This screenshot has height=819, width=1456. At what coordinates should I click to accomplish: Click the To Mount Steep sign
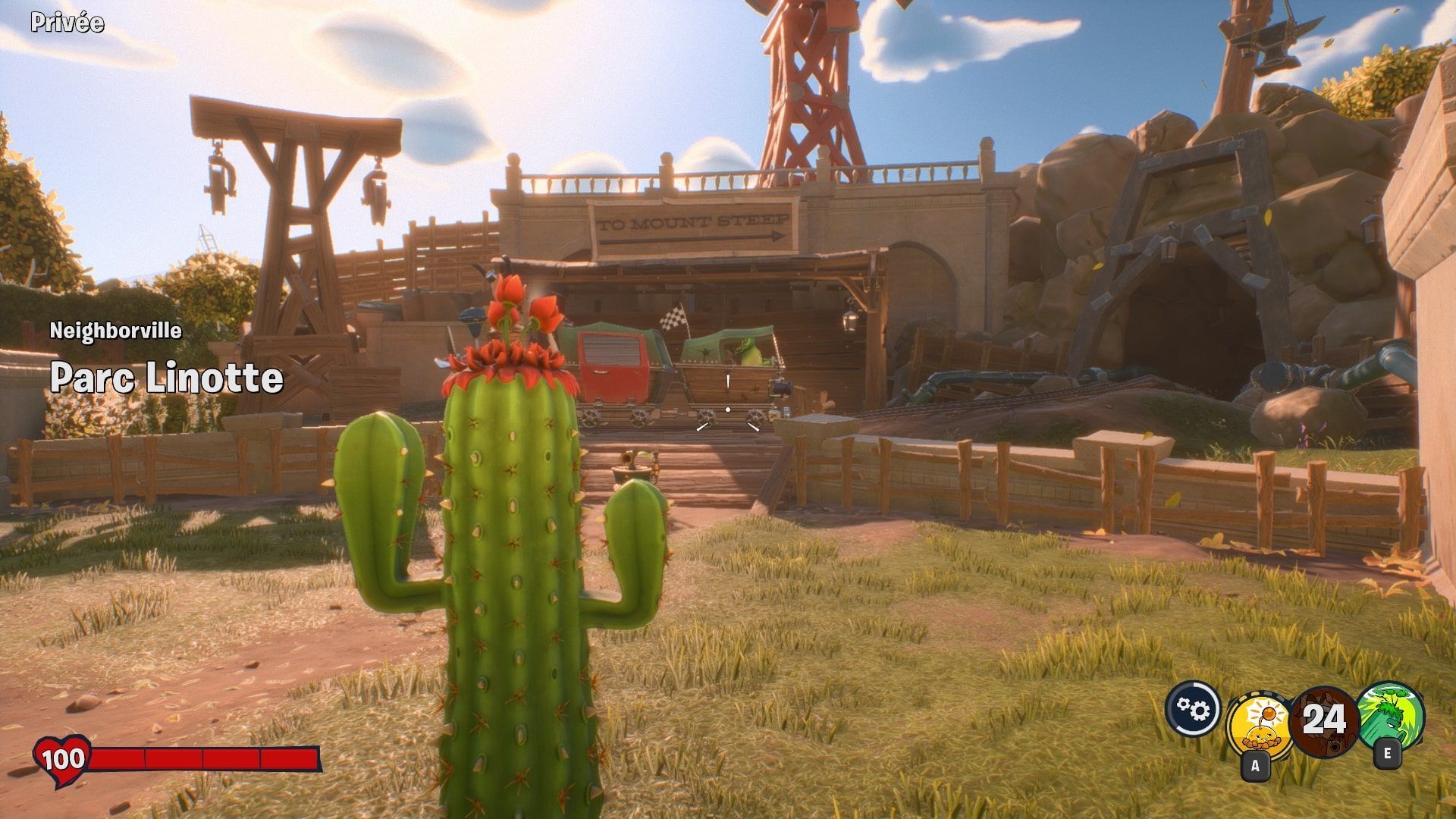click(692, 225)
